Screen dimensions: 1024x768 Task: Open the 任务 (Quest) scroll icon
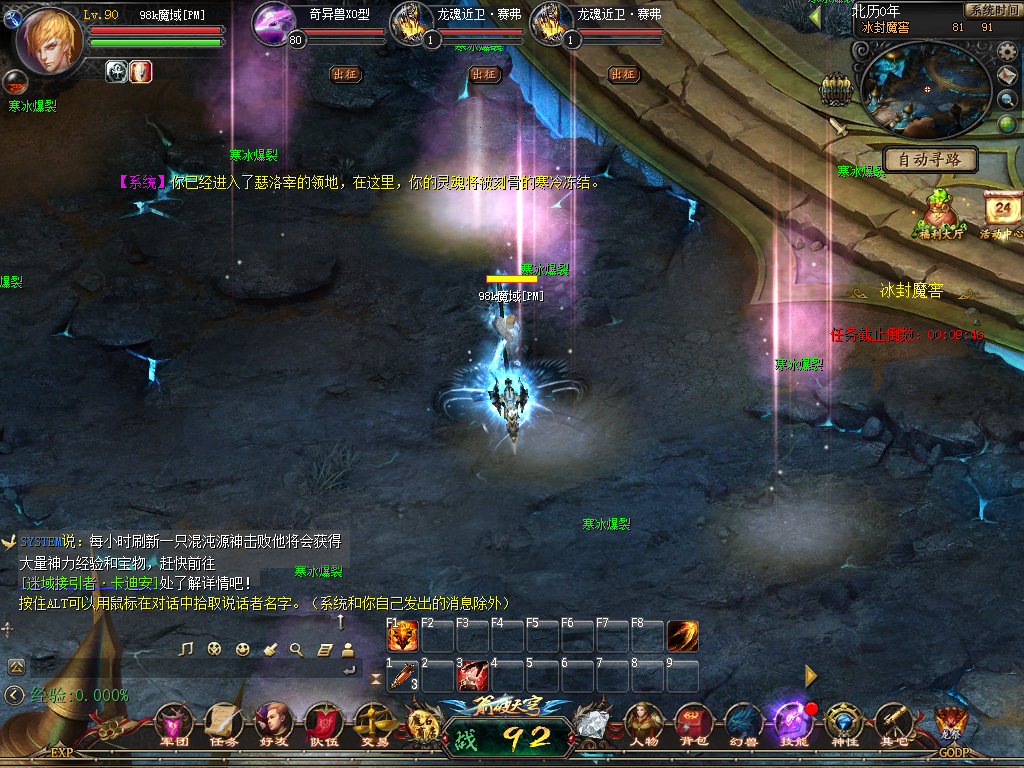[223, 722]
